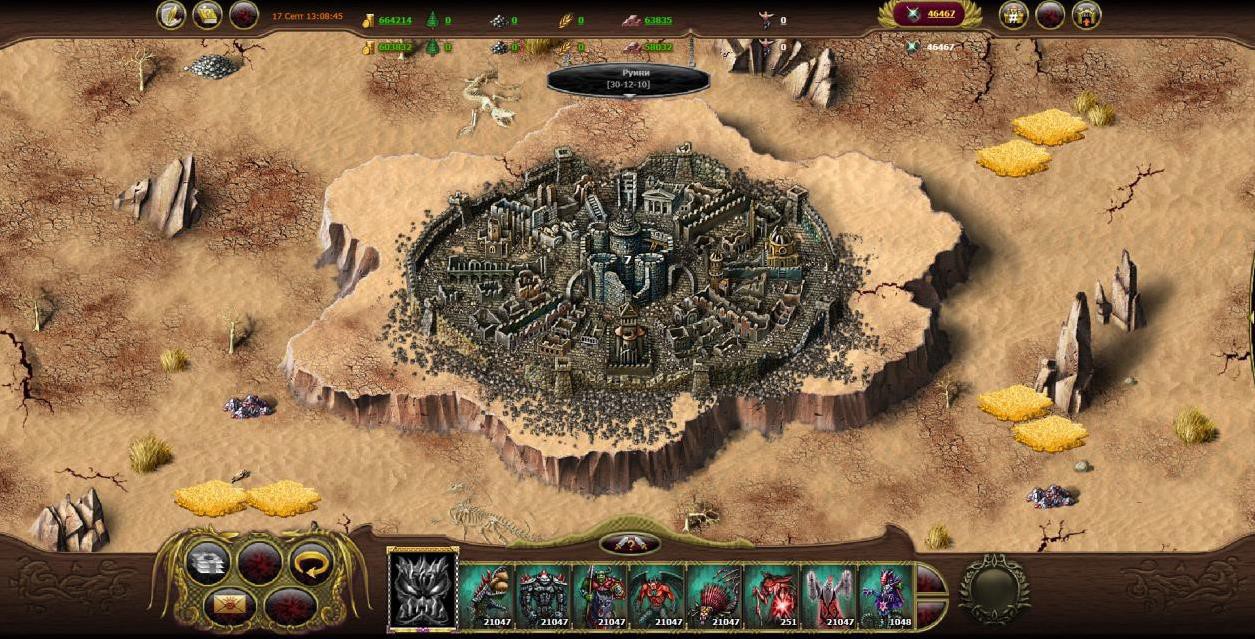Image resolution: width=1255 pixels, height=639 pixels.
Task: Open the quill and scroll icon
Action: (171, 15)
